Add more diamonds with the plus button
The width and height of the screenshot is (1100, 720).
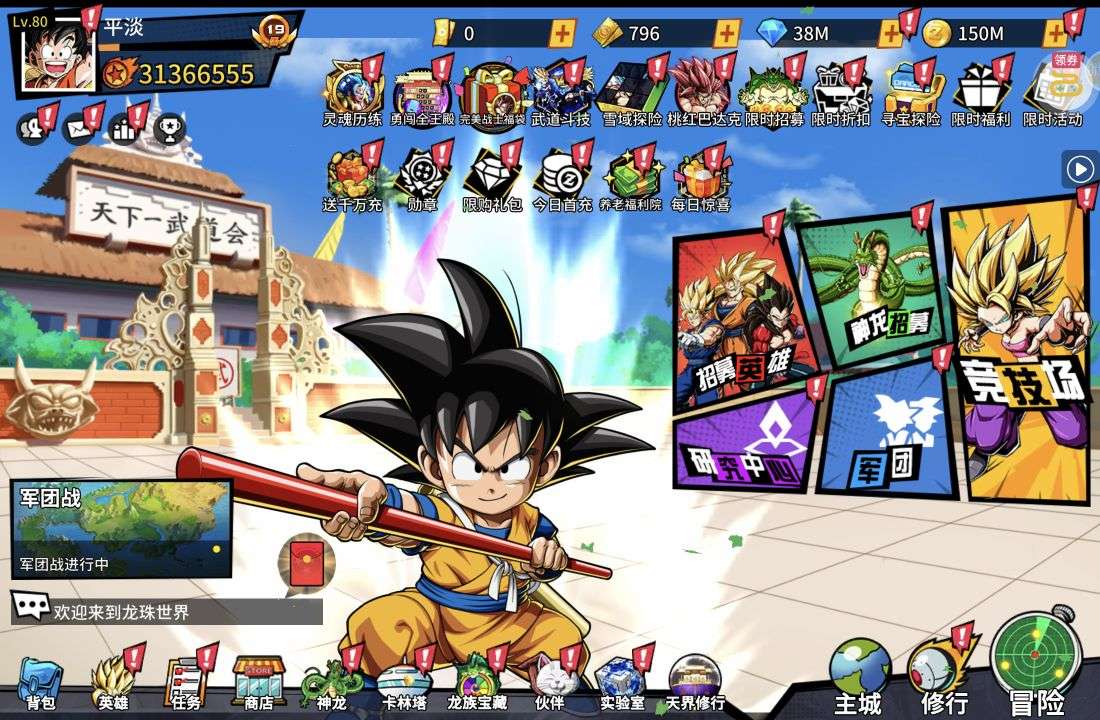point(890,33)
